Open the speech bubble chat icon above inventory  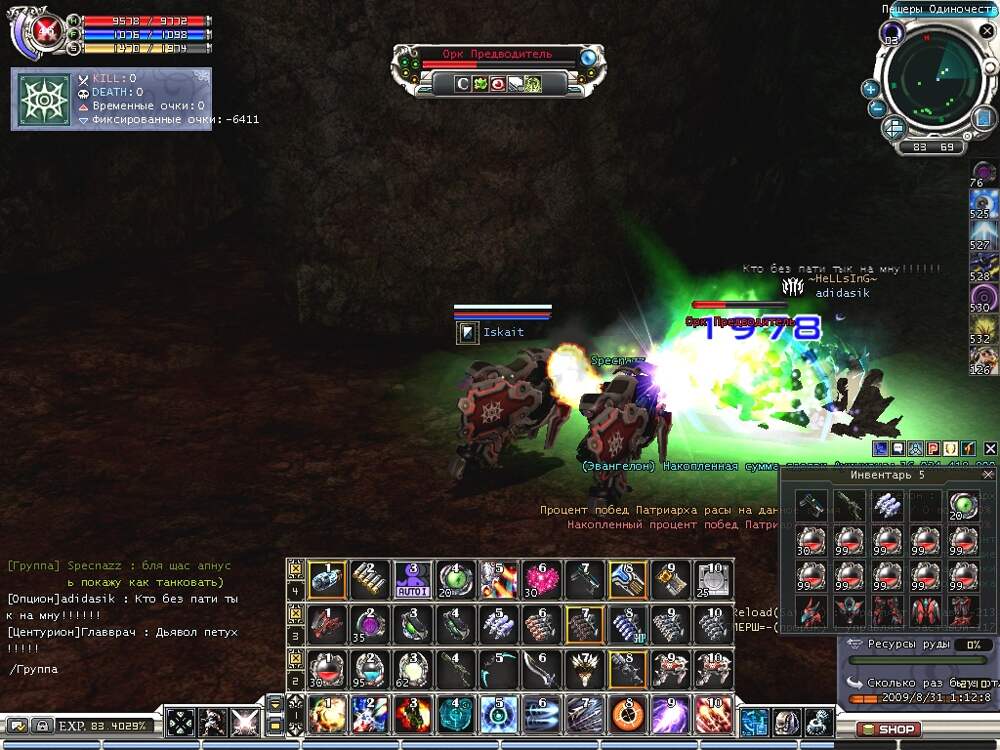point(897,449)
